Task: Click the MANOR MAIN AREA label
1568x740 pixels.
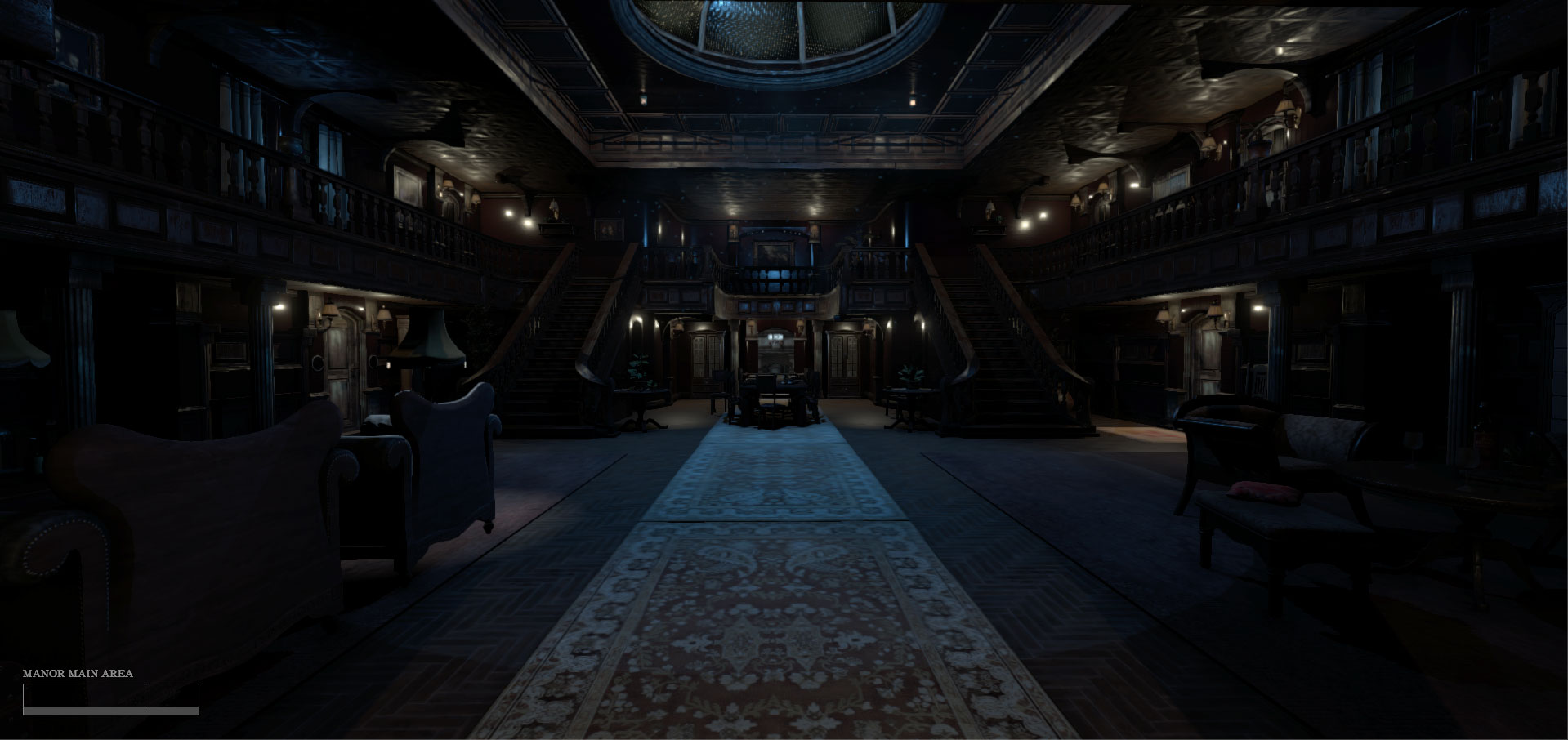Action: [78, 675]
